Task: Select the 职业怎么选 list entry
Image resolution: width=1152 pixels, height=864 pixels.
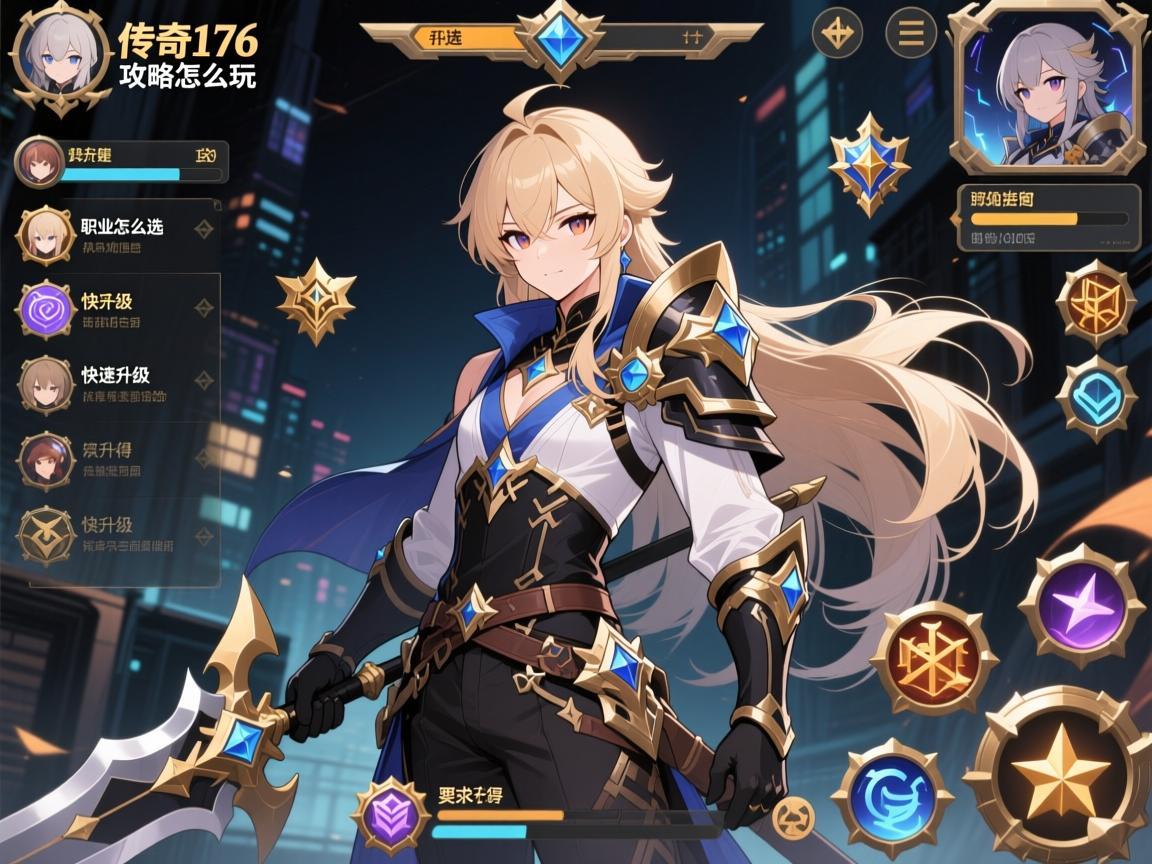Action: (x=120, y=233)
